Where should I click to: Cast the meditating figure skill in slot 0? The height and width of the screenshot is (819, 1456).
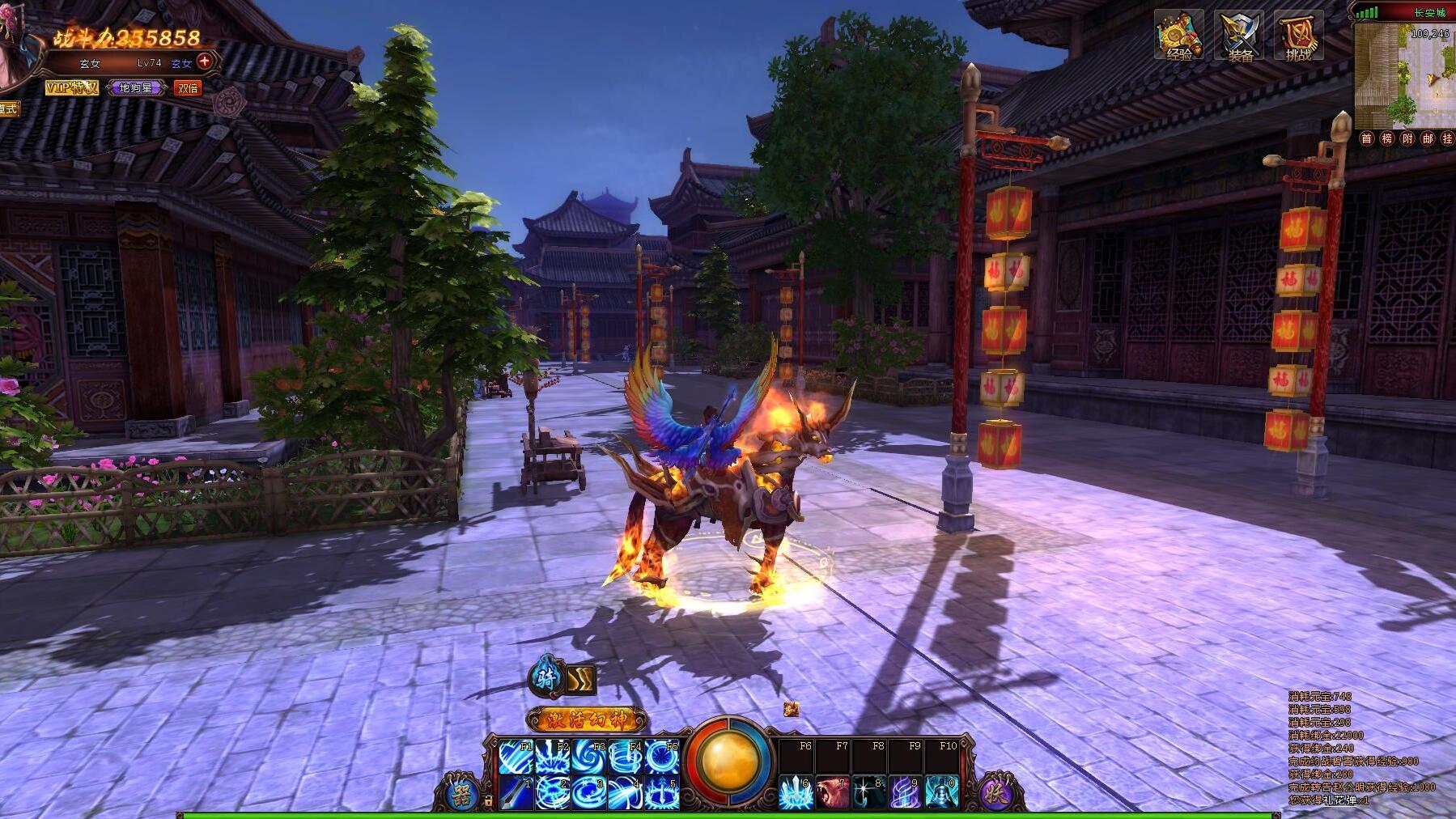click(x=941, y=791)
